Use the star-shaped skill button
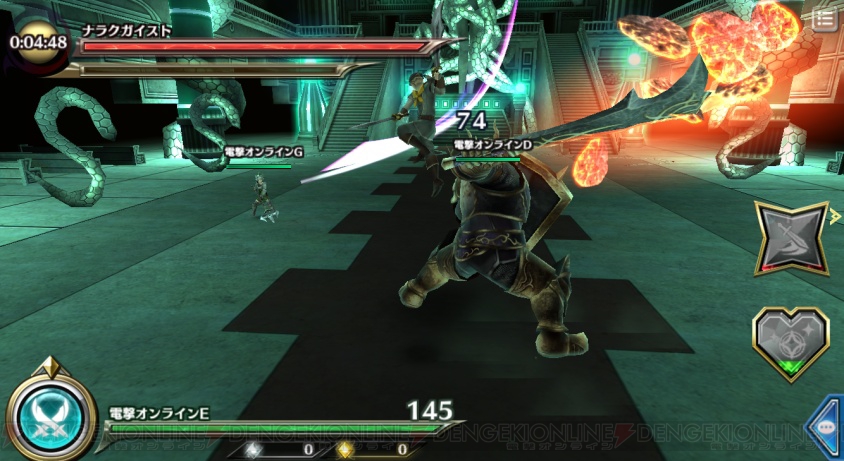Image resolution: width=844 pixels, height=461 pixels. pos(790,240)
